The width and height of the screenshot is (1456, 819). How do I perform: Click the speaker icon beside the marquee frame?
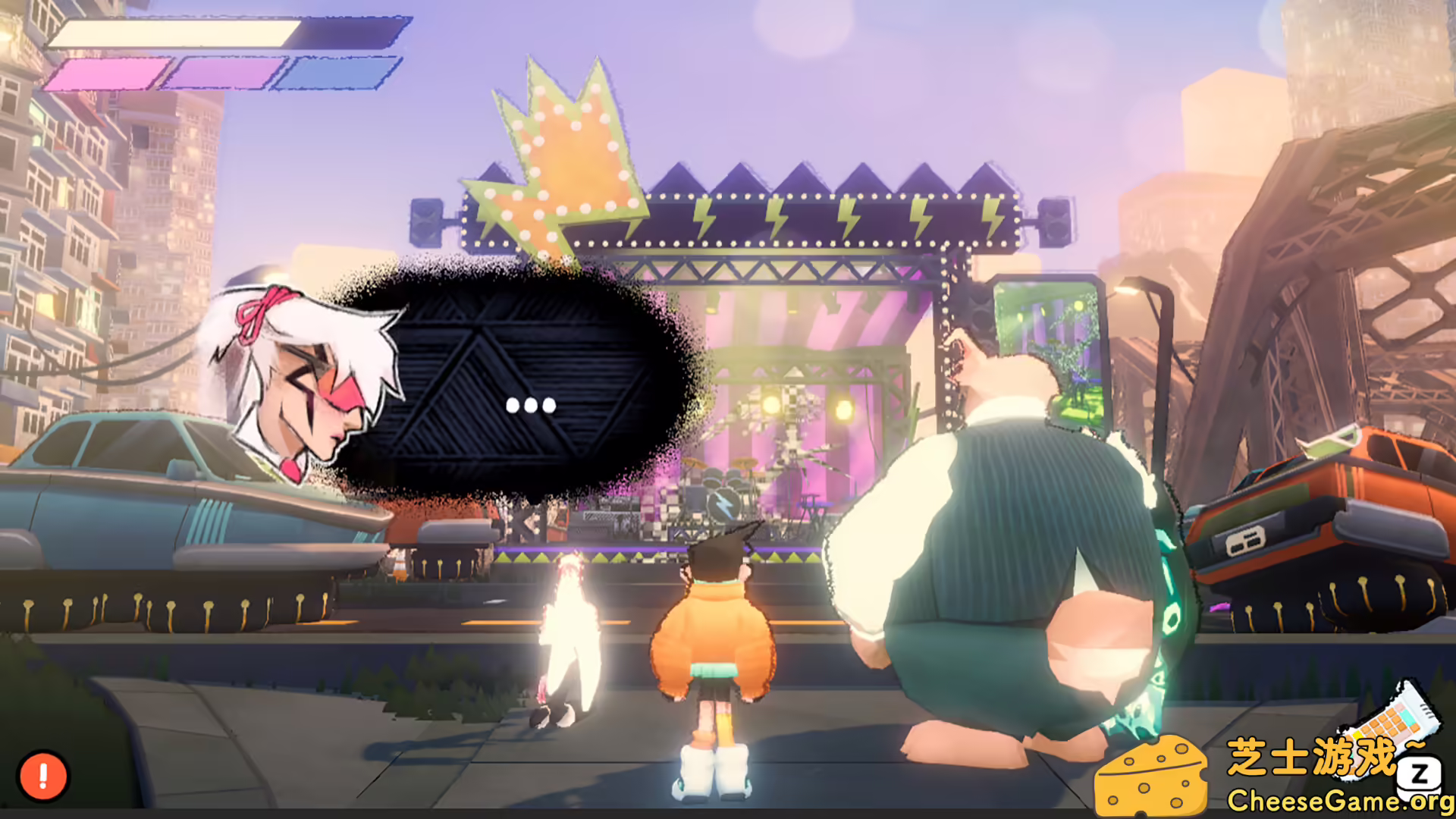427,224
